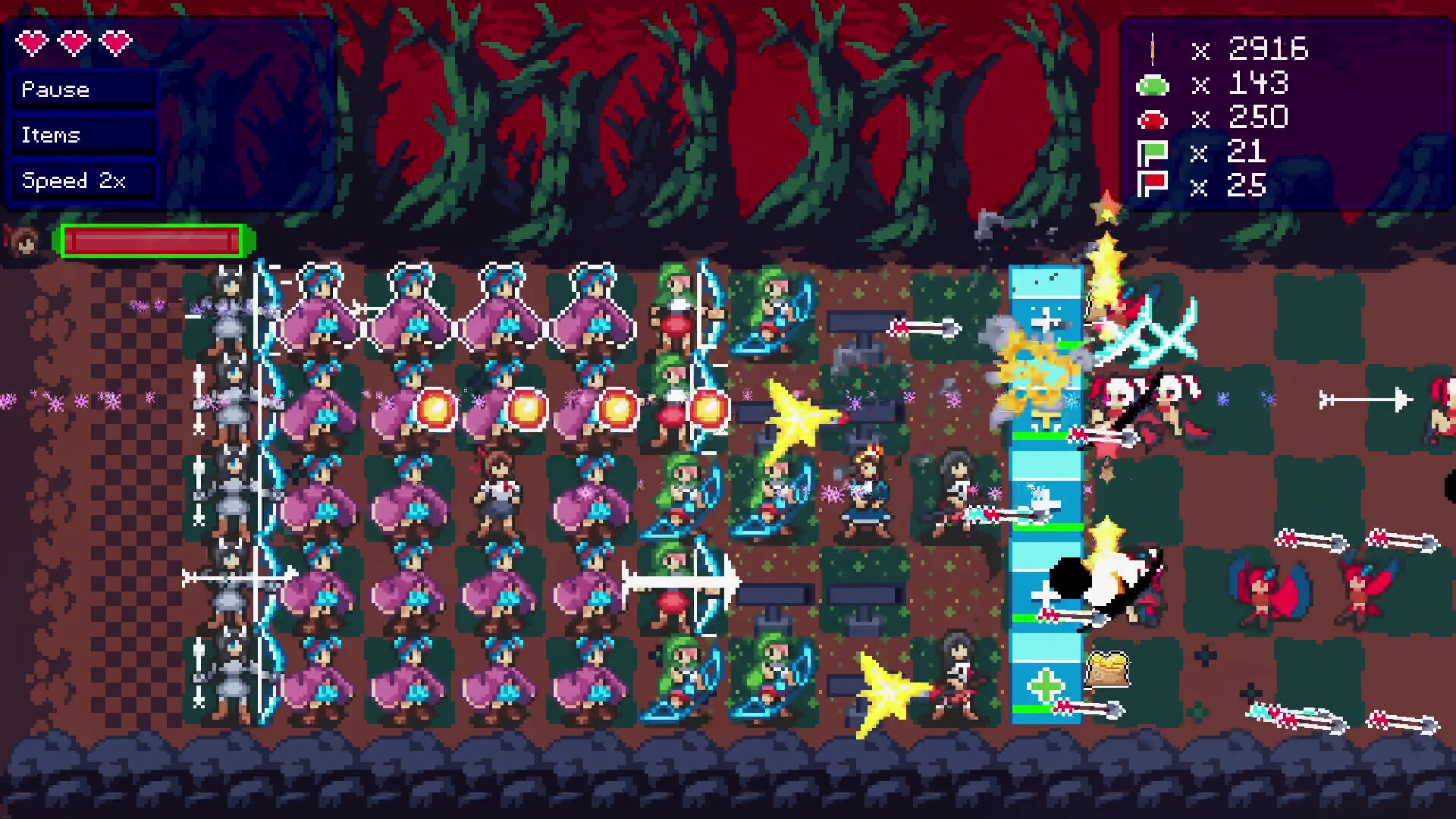Click the first heart life icon
This screenshot has height=819, width=1456.
(32, 43)
